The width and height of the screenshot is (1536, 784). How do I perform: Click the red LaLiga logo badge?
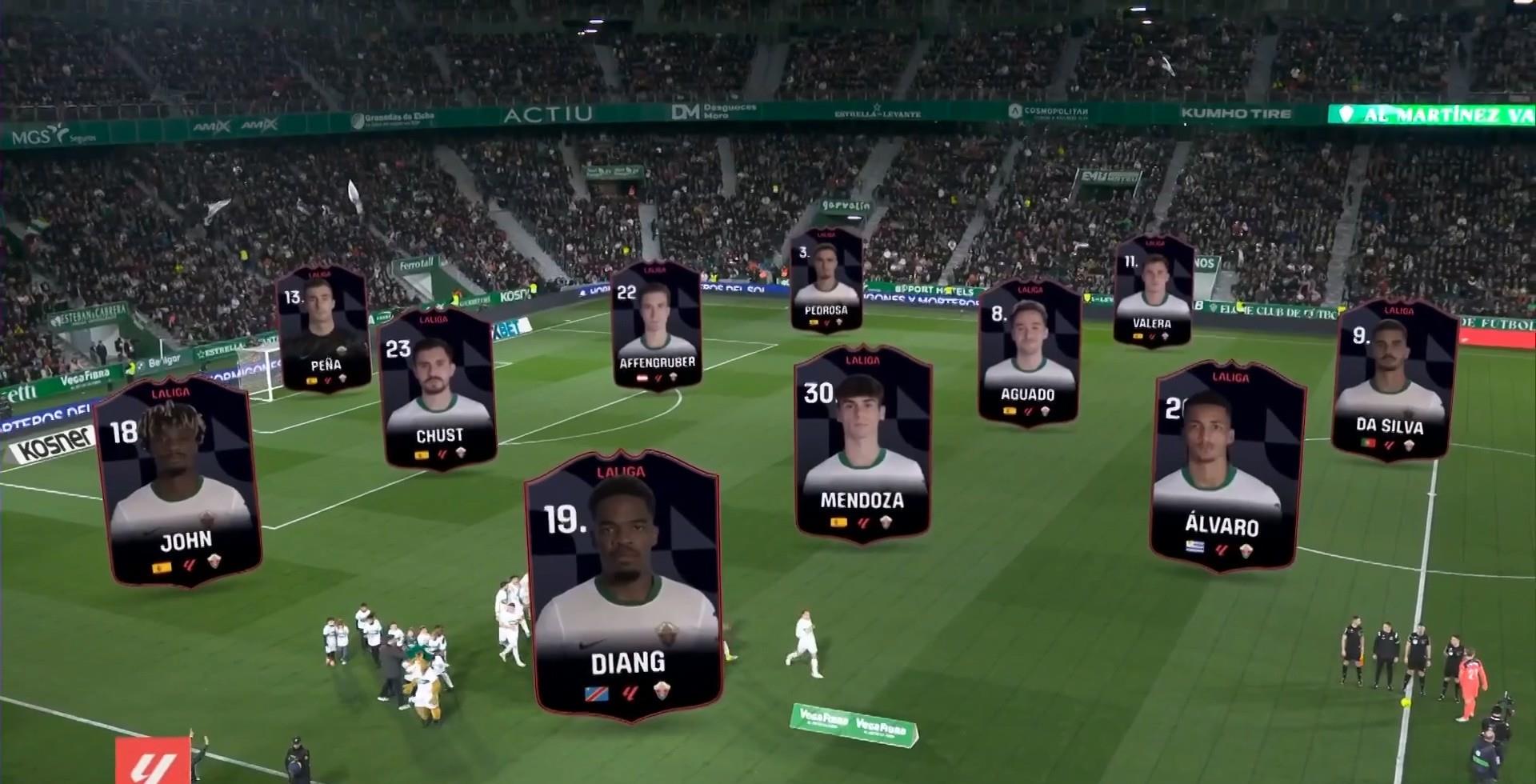point(152,761)
